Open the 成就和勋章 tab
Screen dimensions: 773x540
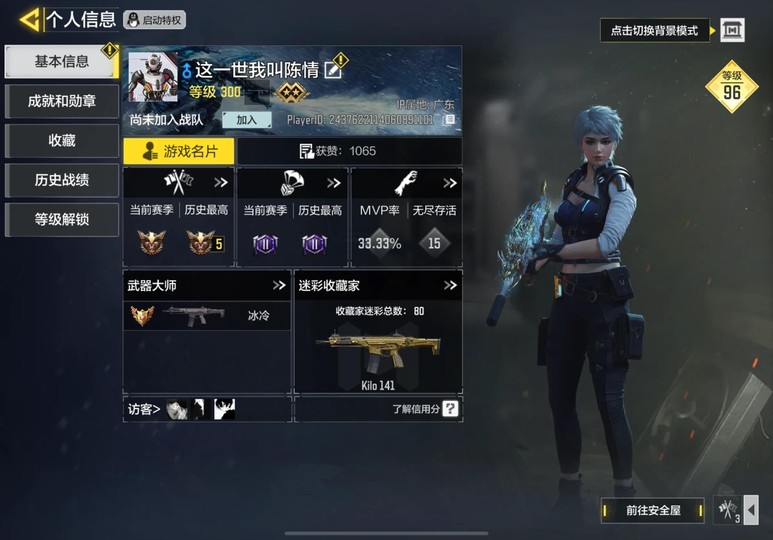[62, 101]
